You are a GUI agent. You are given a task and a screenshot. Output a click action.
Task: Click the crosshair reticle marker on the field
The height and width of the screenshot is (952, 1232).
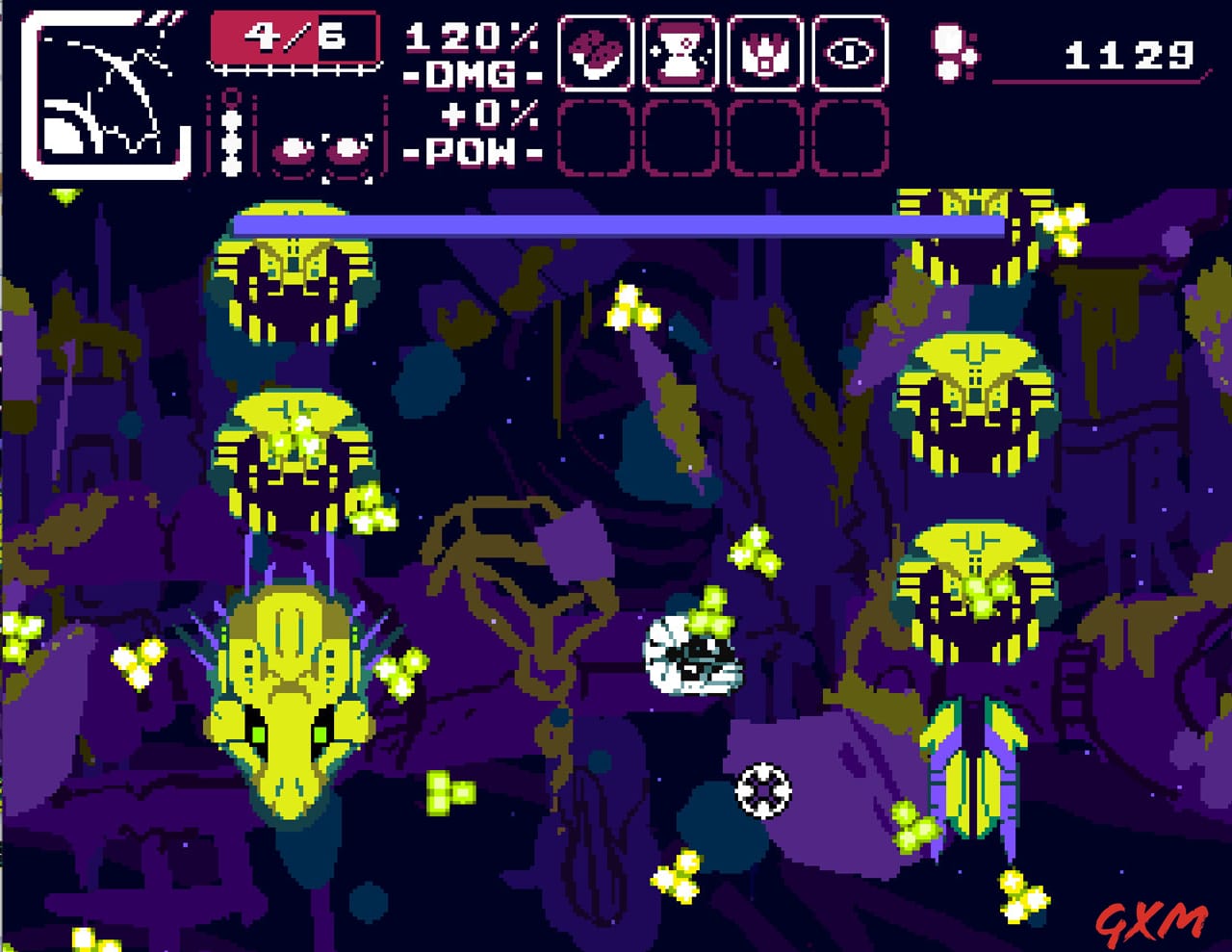click(763, 792)
